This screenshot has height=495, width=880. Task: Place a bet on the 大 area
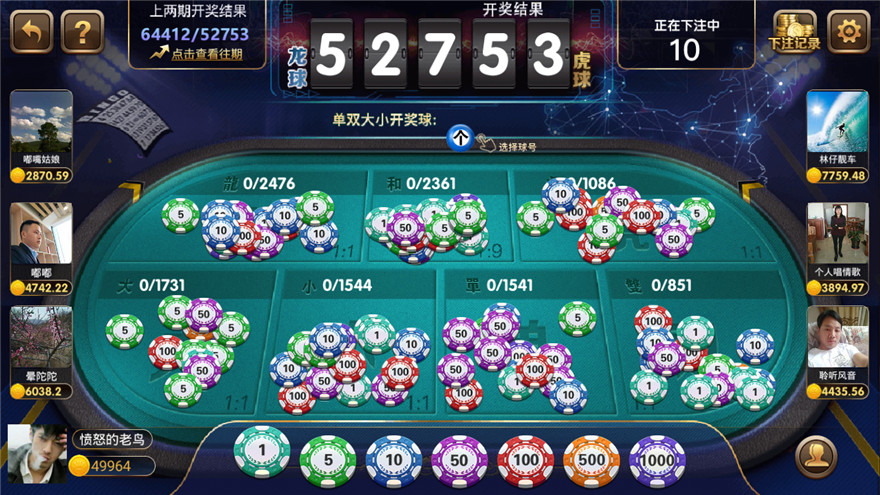[185, 345]
